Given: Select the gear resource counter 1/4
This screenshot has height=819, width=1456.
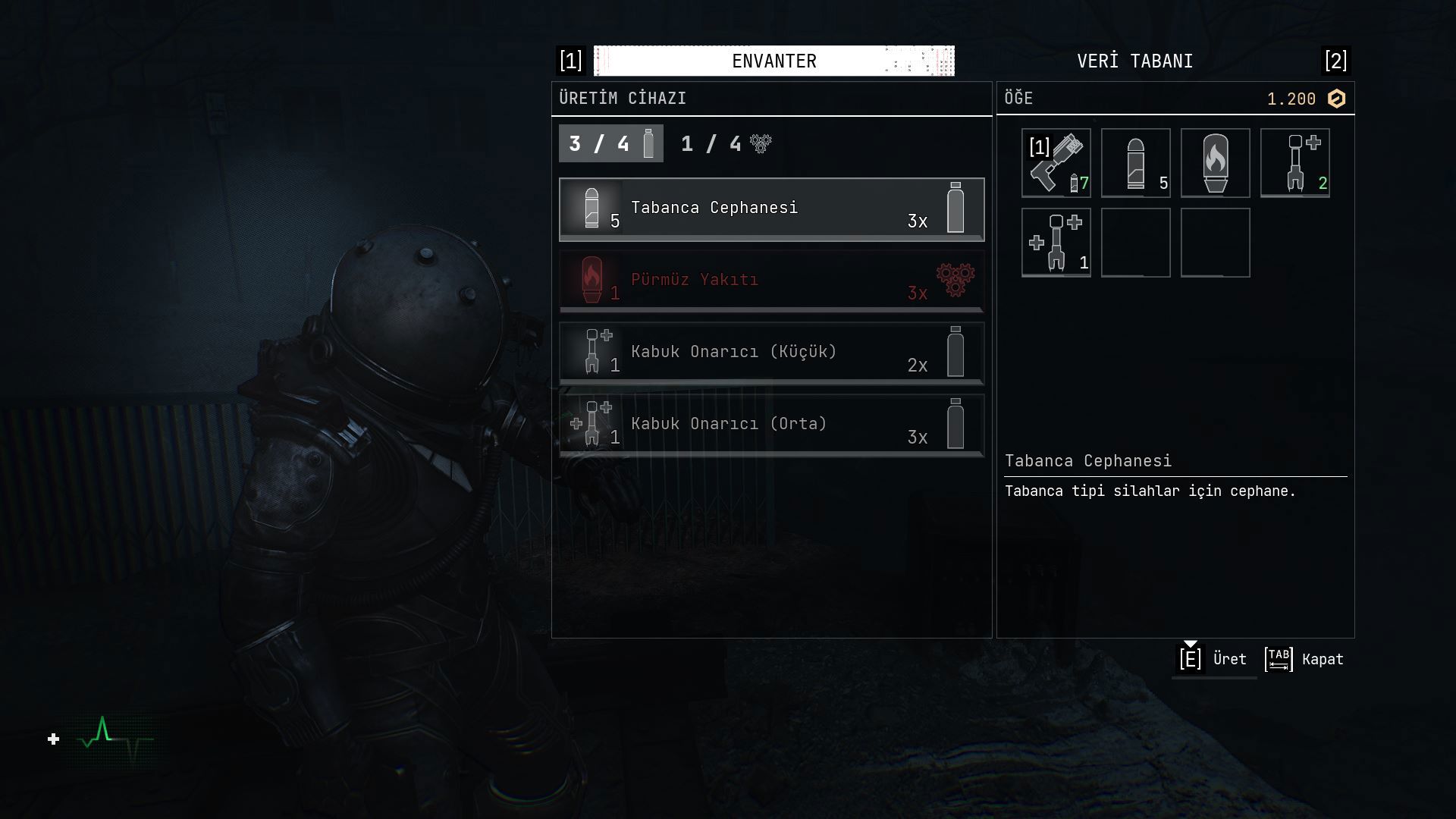Looking at the screenshot, I should pos(726,144).
